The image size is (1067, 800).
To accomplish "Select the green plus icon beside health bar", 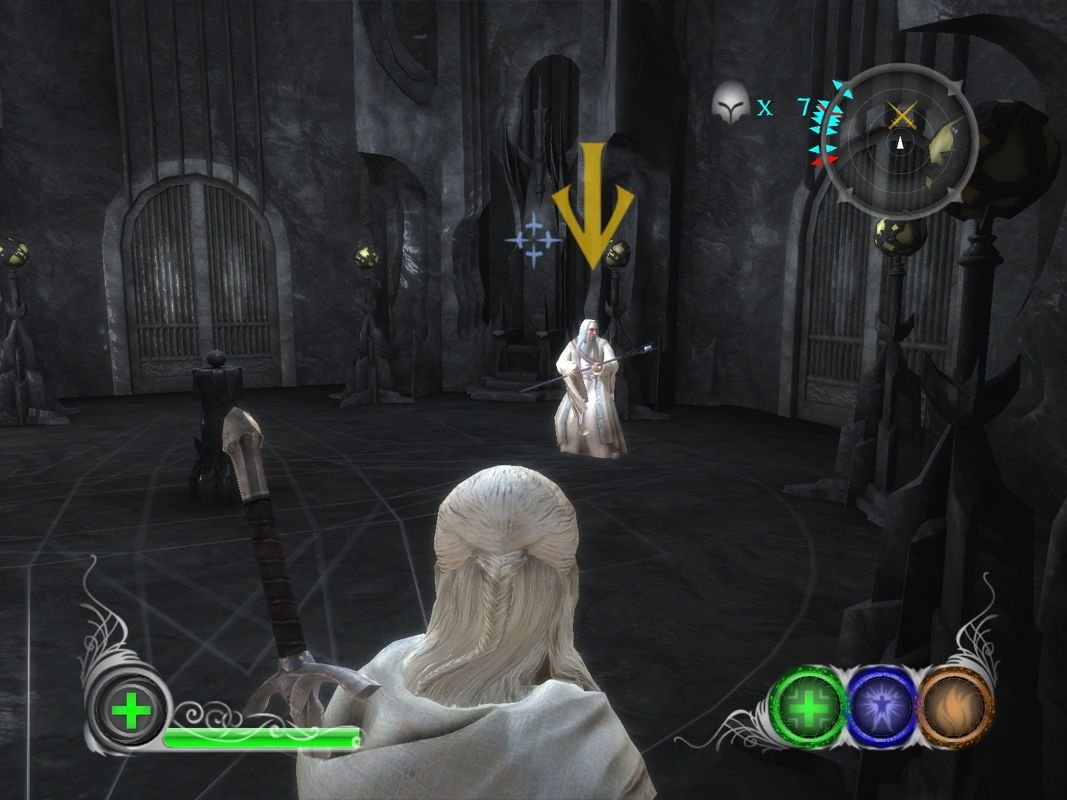I will [x=130, y=713].
